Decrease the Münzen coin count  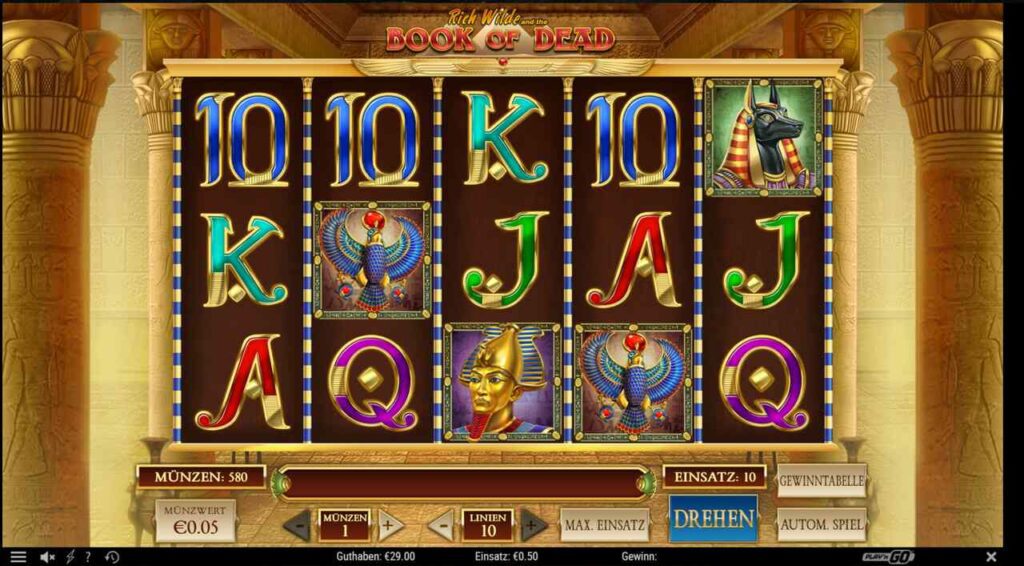coord(297,524)
